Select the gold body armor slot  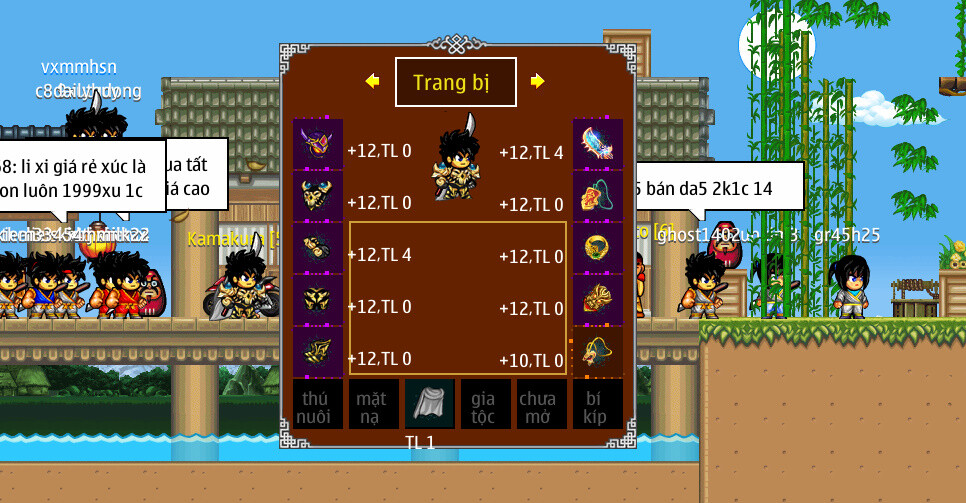coord(318,196)
